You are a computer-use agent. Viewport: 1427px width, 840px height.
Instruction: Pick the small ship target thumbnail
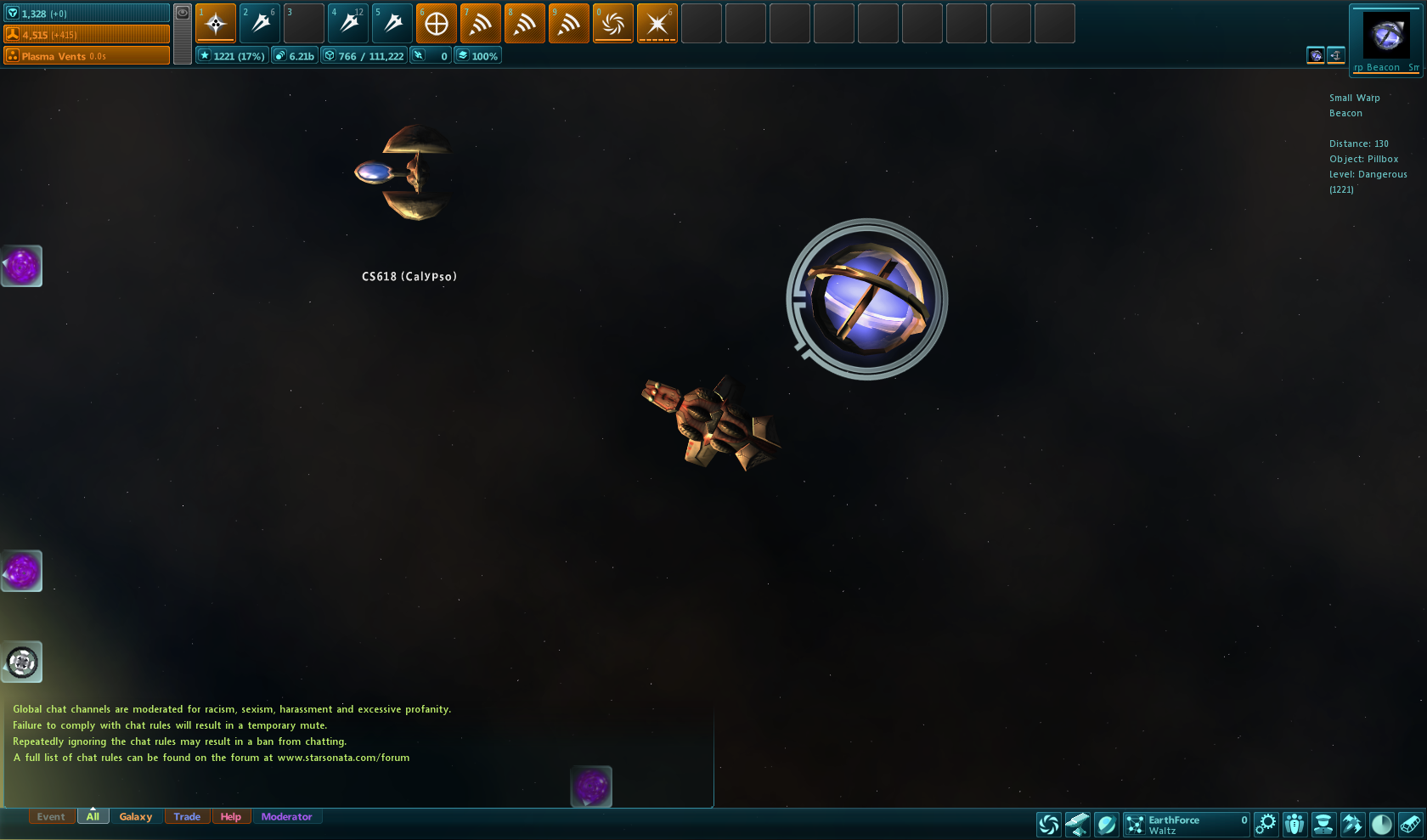1336,56
